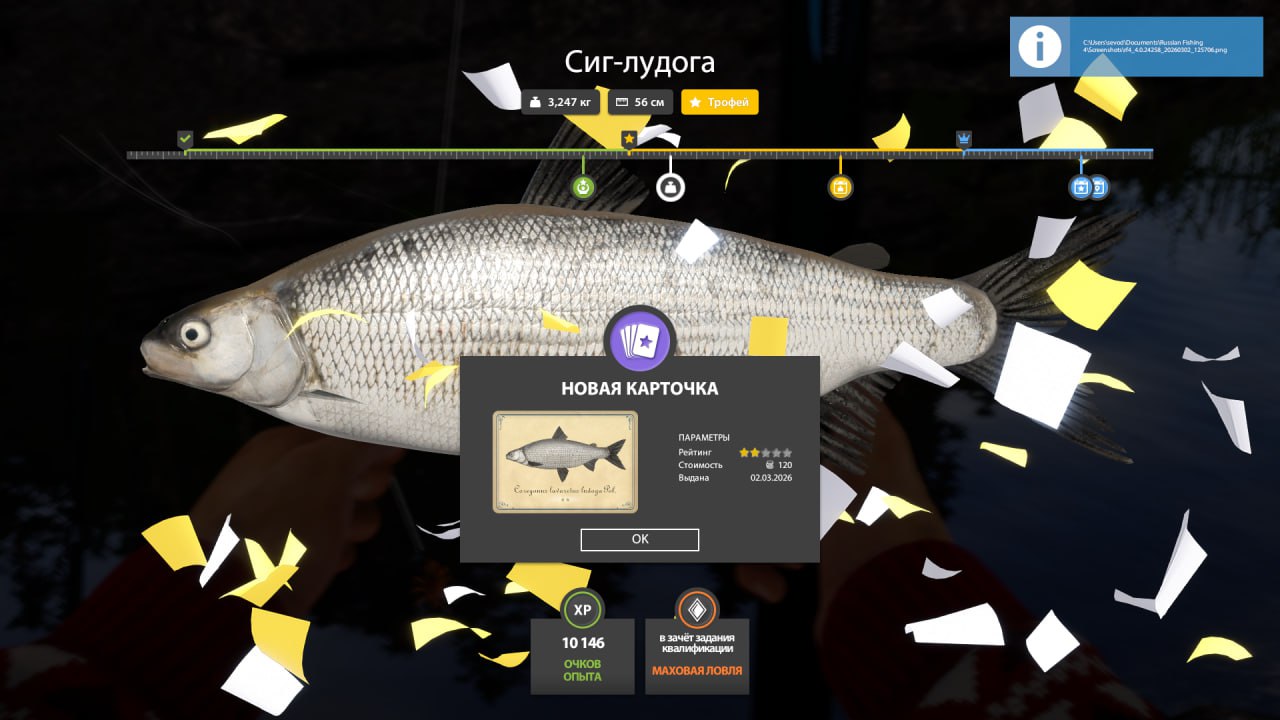
Task: Open the Маховая ловля qualification task panel
Action: click(x=697, y=642)
